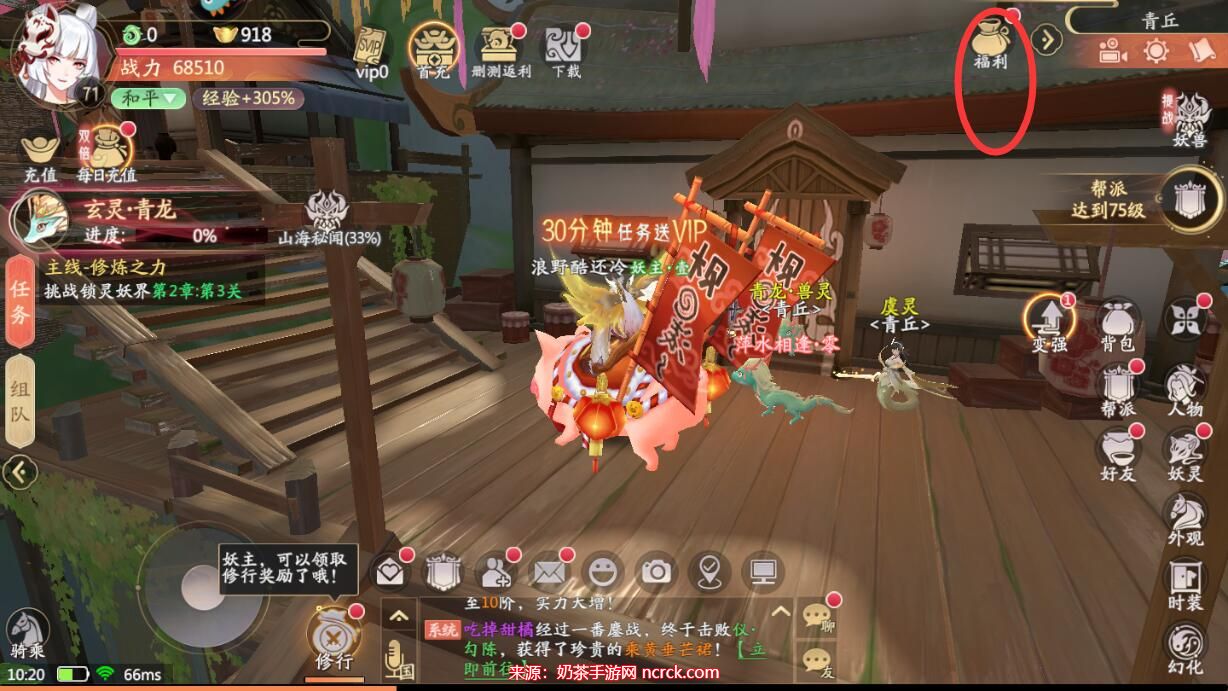The height and width of the screenshot is (691, 1228).
Task: Open the 外观 appearance menu
Action: 1186,518
